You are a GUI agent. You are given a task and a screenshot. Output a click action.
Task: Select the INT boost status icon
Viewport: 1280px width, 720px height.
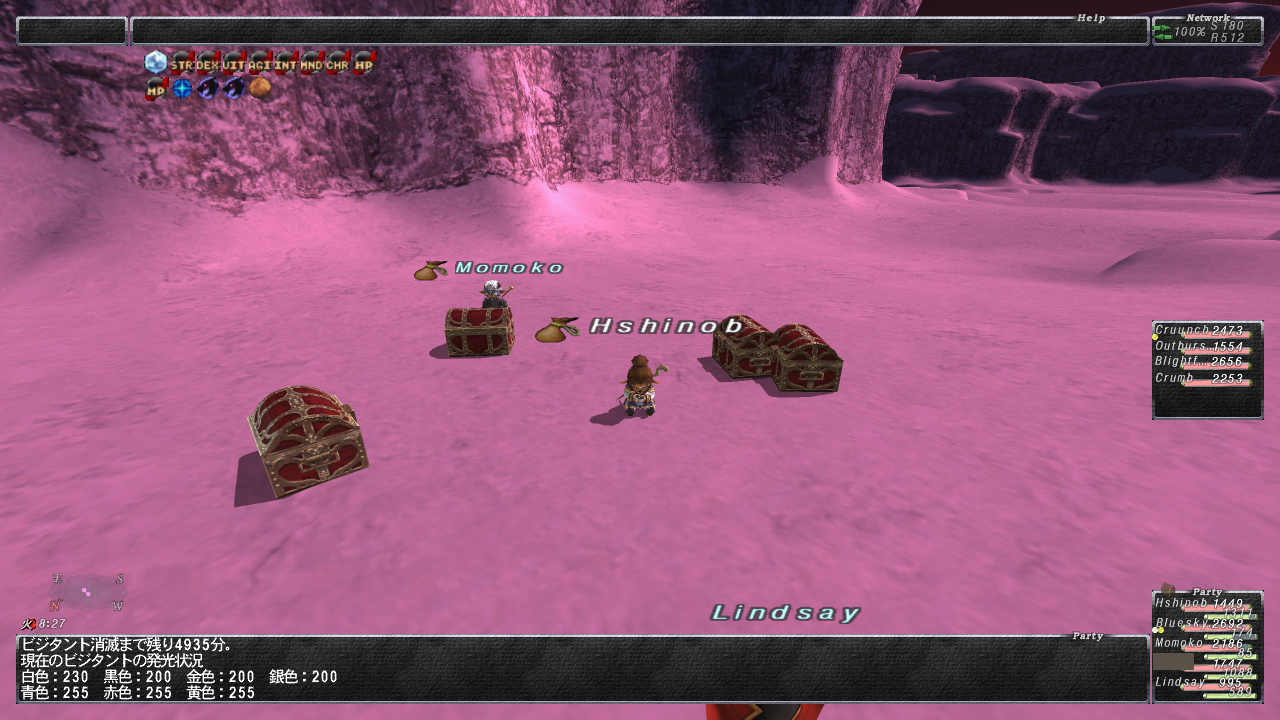(x=285, y=63)
